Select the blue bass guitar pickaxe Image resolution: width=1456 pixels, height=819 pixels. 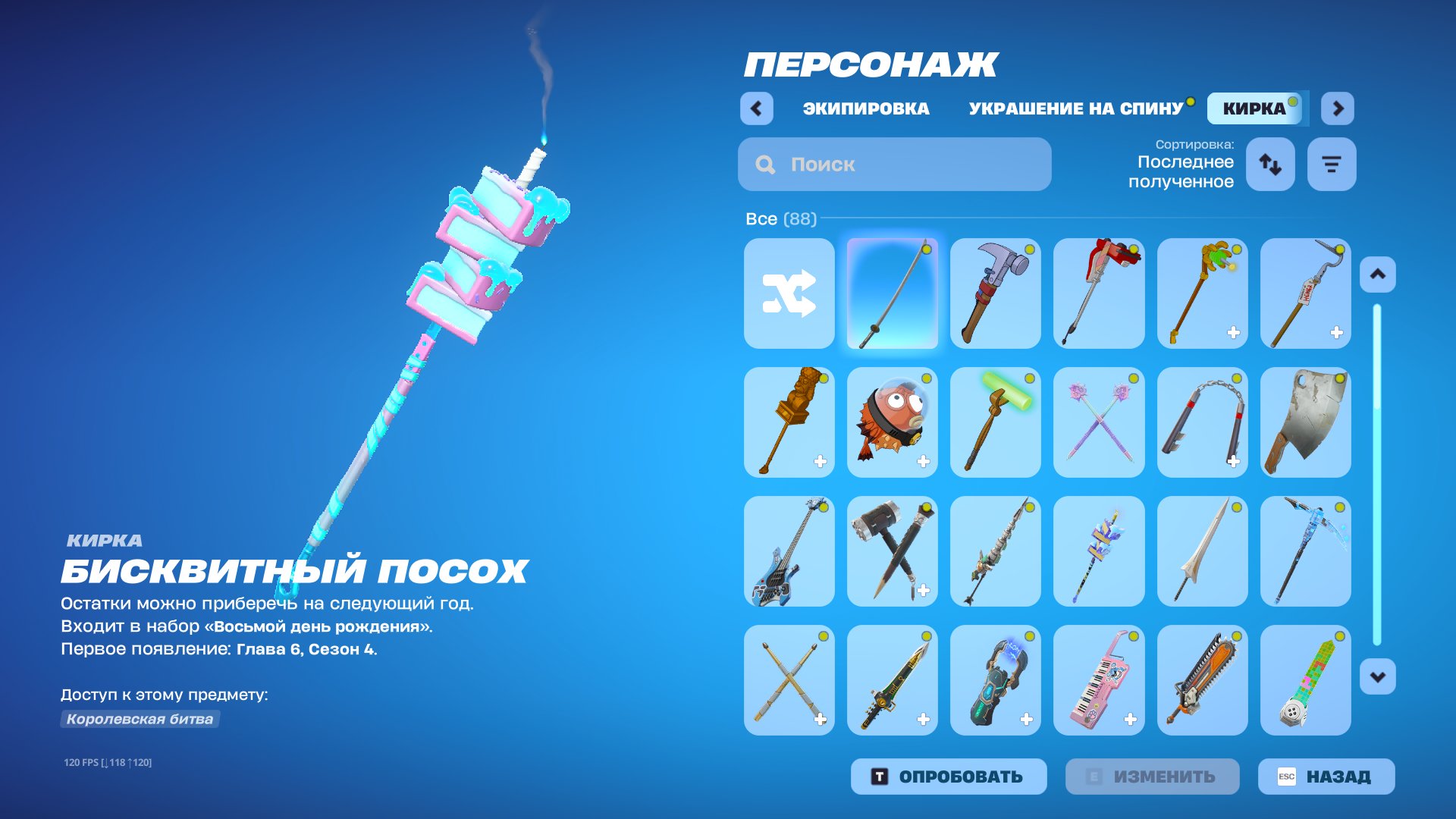pos(789,551)
